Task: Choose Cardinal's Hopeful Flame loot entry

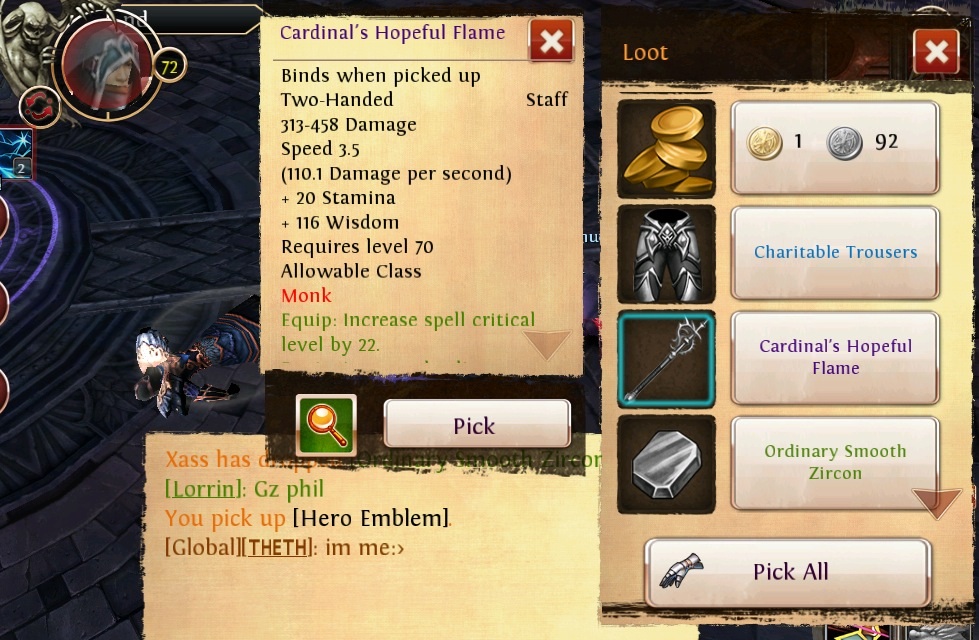Action: click(x=835, y=358)
